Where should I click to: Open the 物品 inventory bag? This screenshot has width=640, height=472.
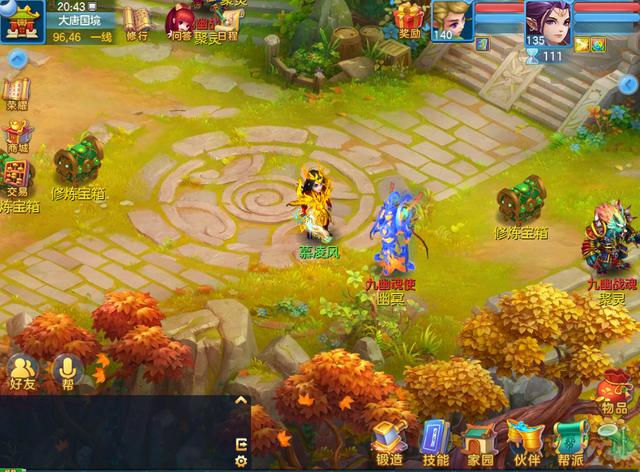(614, 392)
